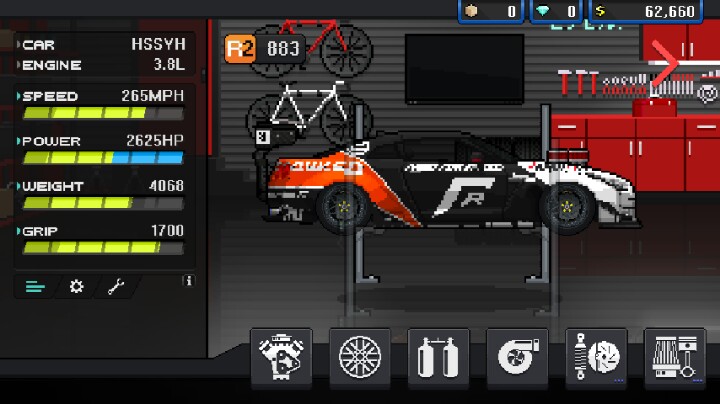This screenshot has width=720, height=404.
Task: Tap the R2 883 car rating badge
Action: click(x=264, y=48)
